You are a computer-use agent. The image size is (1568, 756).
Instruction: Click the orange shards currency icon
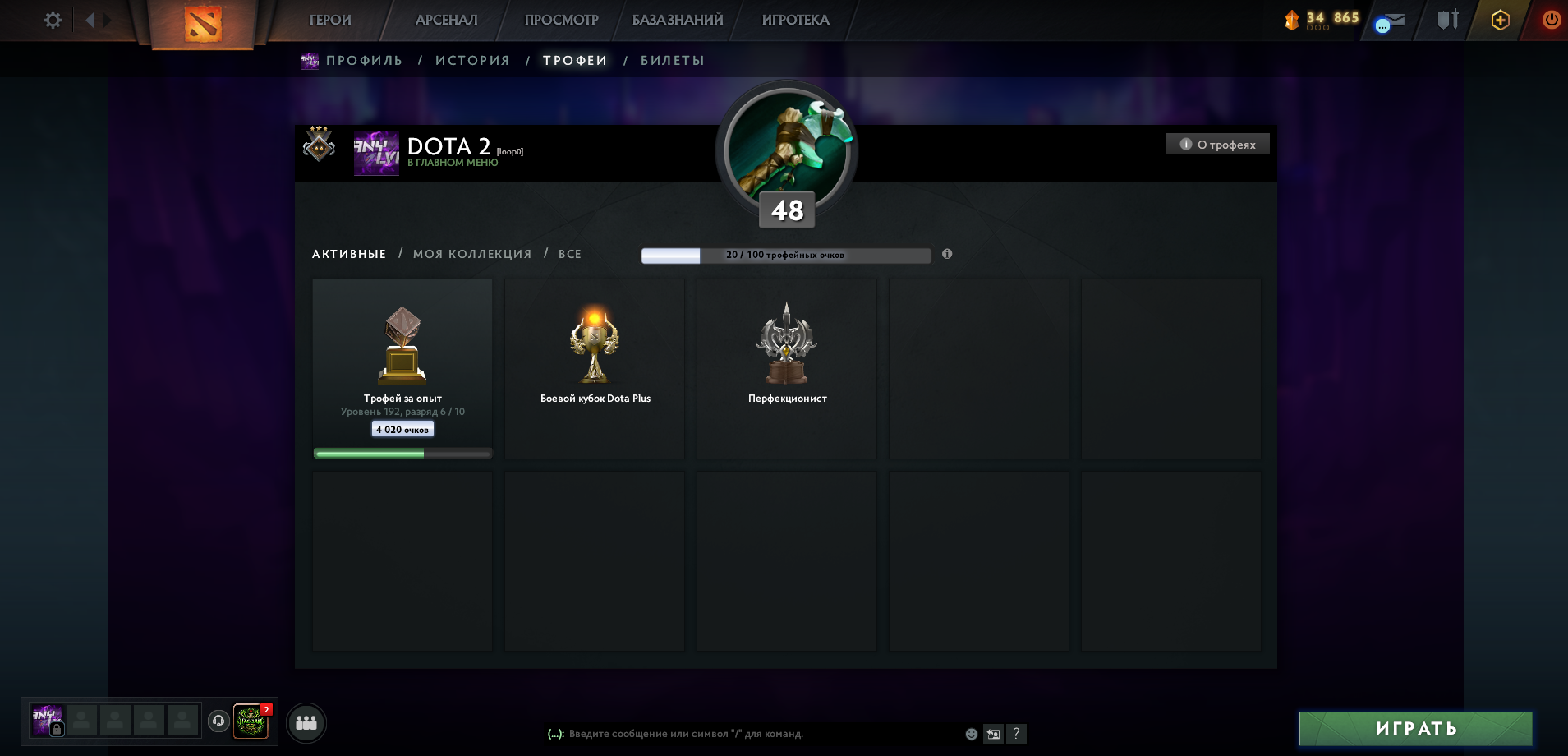(x=1292, y=20)
